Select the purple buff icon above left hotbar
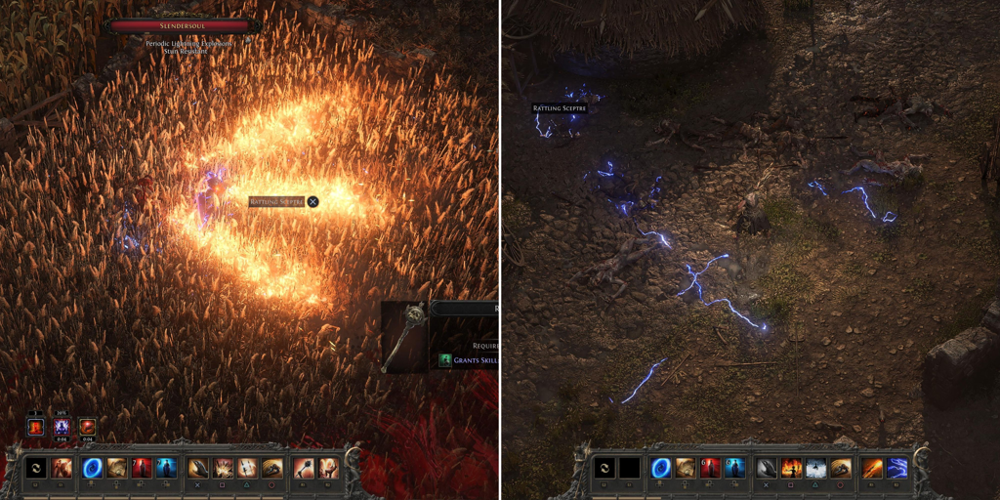Screen dimensions: 1000x500 (x=61, y=428)
